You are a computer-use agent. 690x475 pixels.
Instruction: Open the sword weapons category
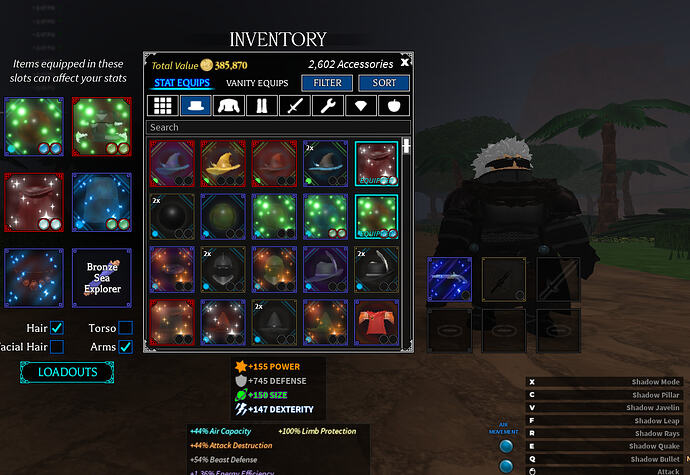click(295, 106)
